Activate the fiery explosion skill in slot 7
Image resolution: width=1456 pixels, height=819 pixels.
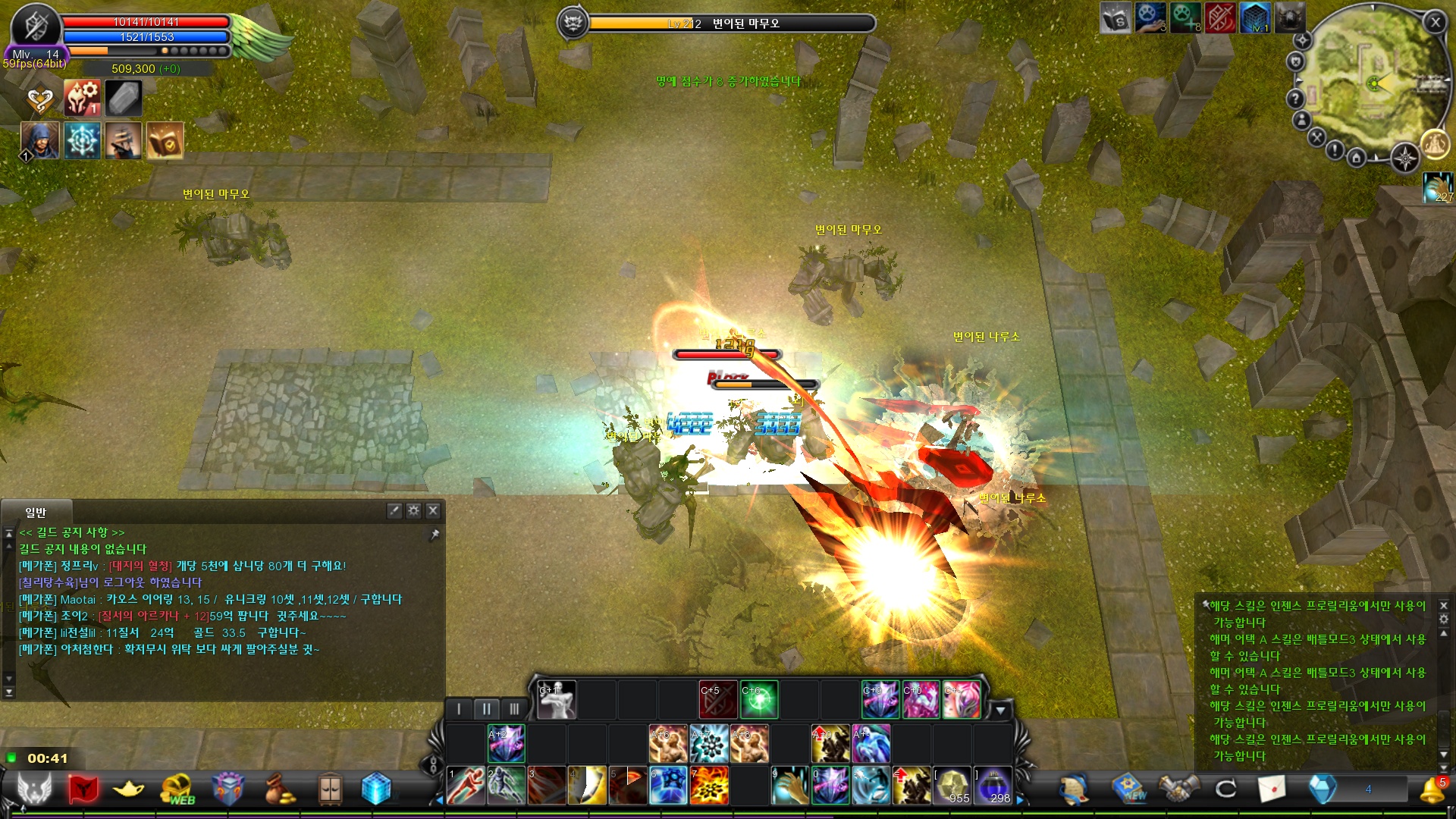(x=709, y=785)
